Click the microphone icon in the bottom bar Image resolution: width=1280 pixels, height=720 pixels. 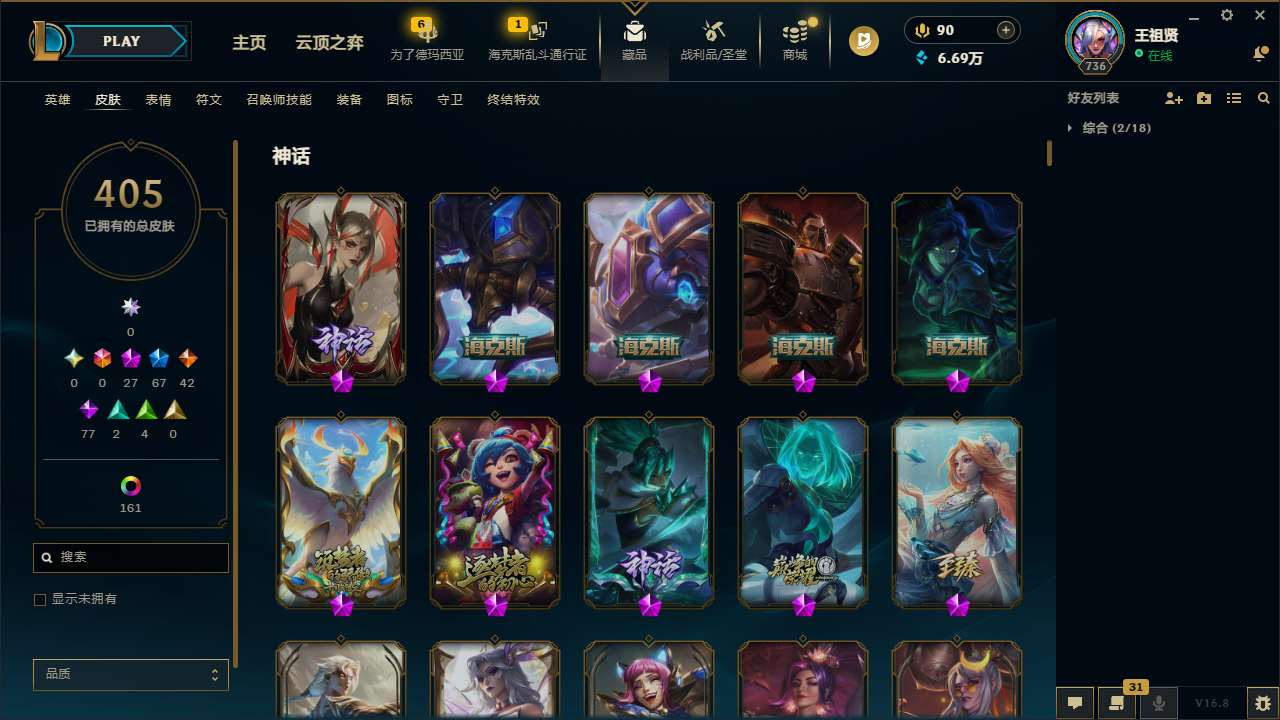(x=1159, y=703)
